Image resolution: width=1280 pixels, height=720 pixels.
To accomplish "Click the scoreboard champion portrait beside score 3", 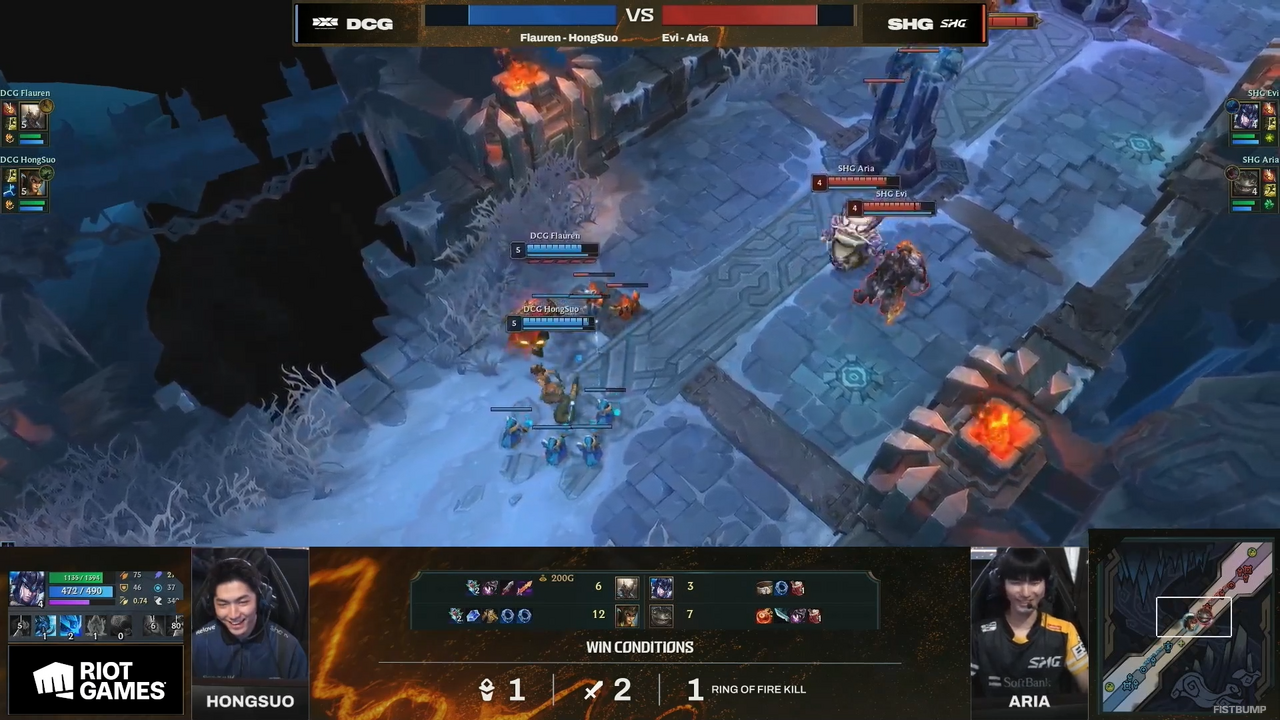I will pyautogui.click(x=661, y=587).
